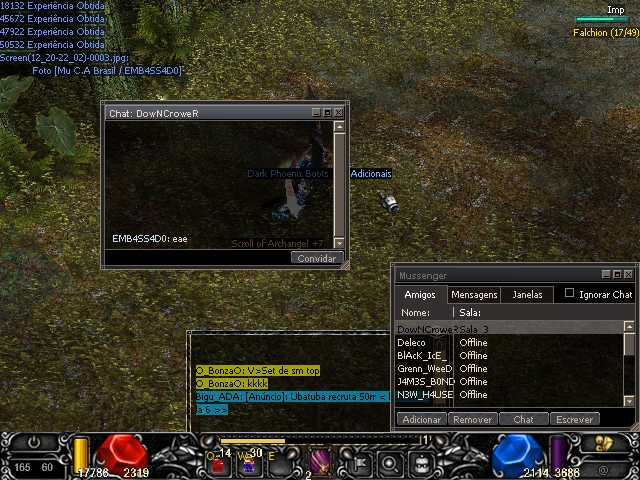Select friend Deleco in the list

click(x=412, y=342)
